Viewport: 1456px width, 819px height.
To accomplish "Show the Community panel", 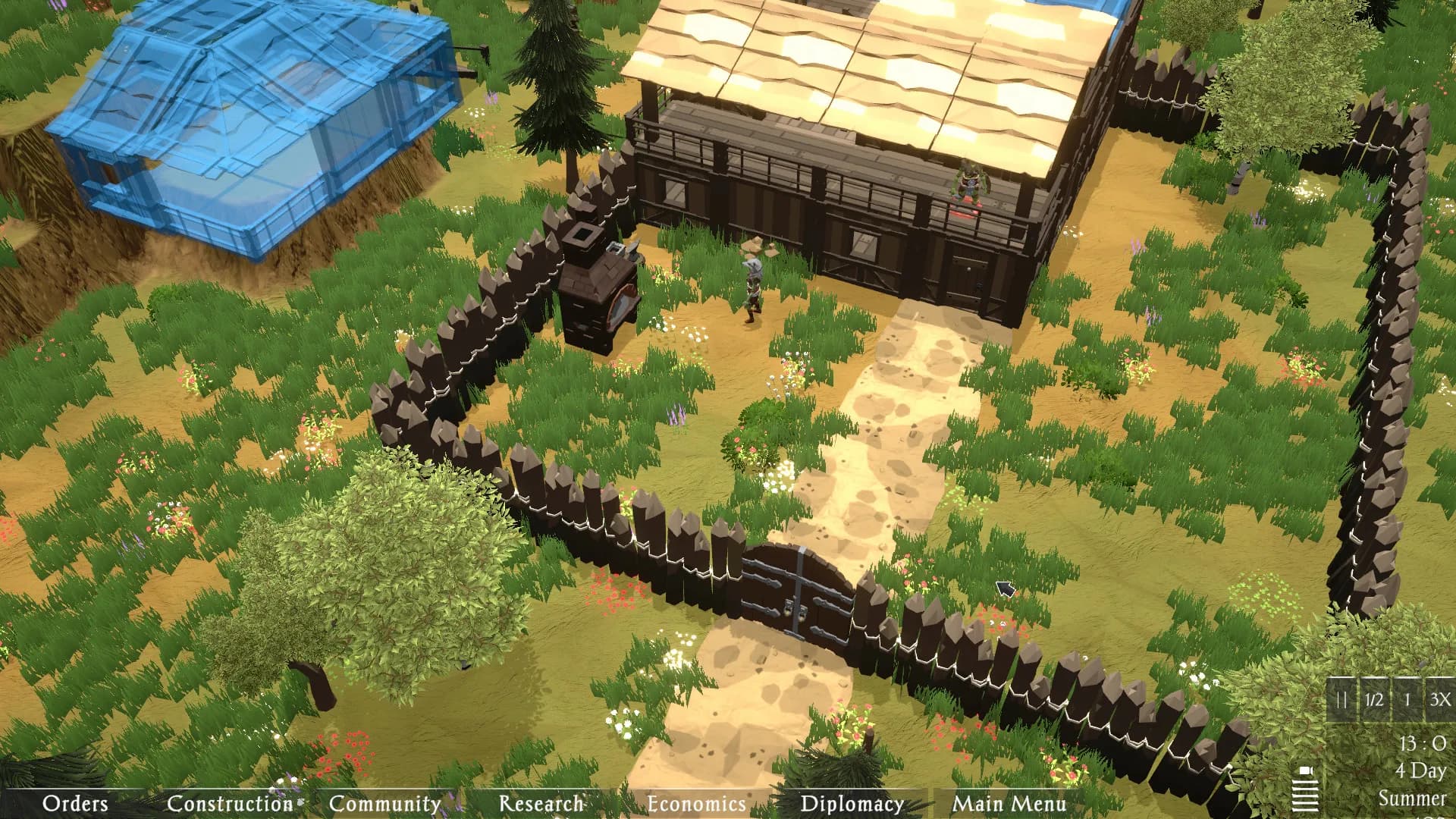I will click(x=384, y=803).
